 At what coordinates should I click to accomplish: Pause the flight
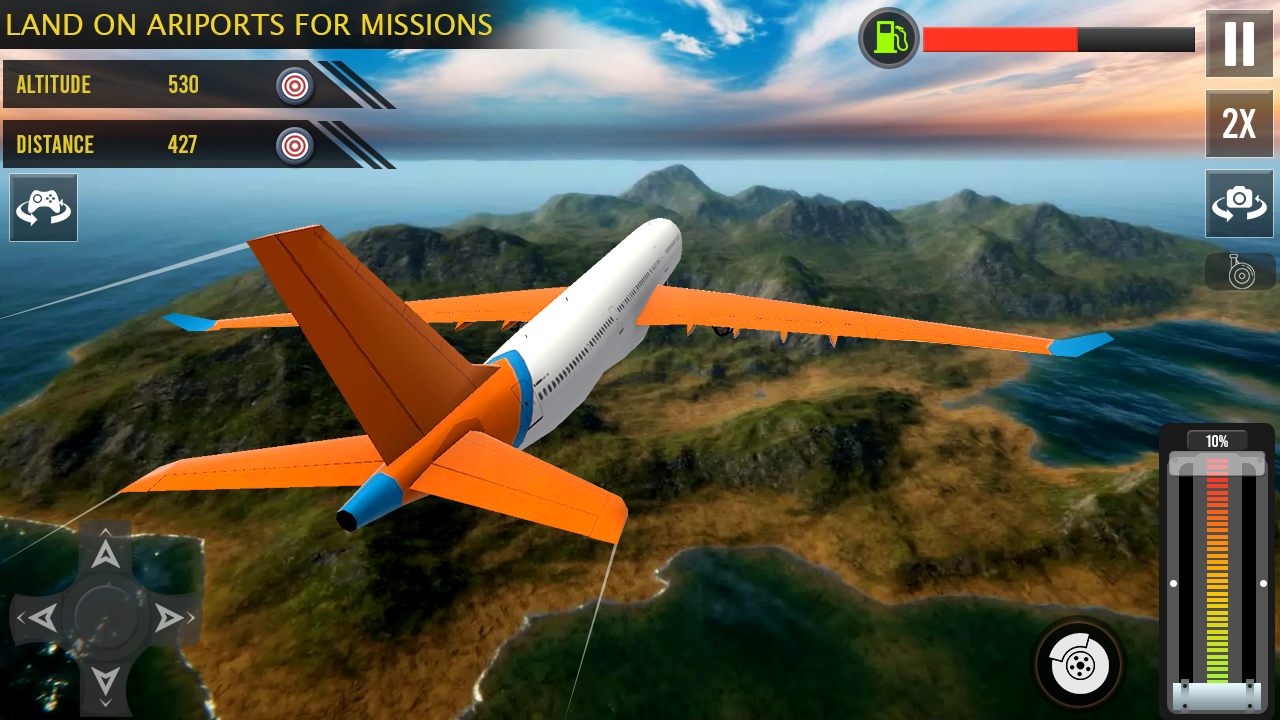coord(1239,44)
